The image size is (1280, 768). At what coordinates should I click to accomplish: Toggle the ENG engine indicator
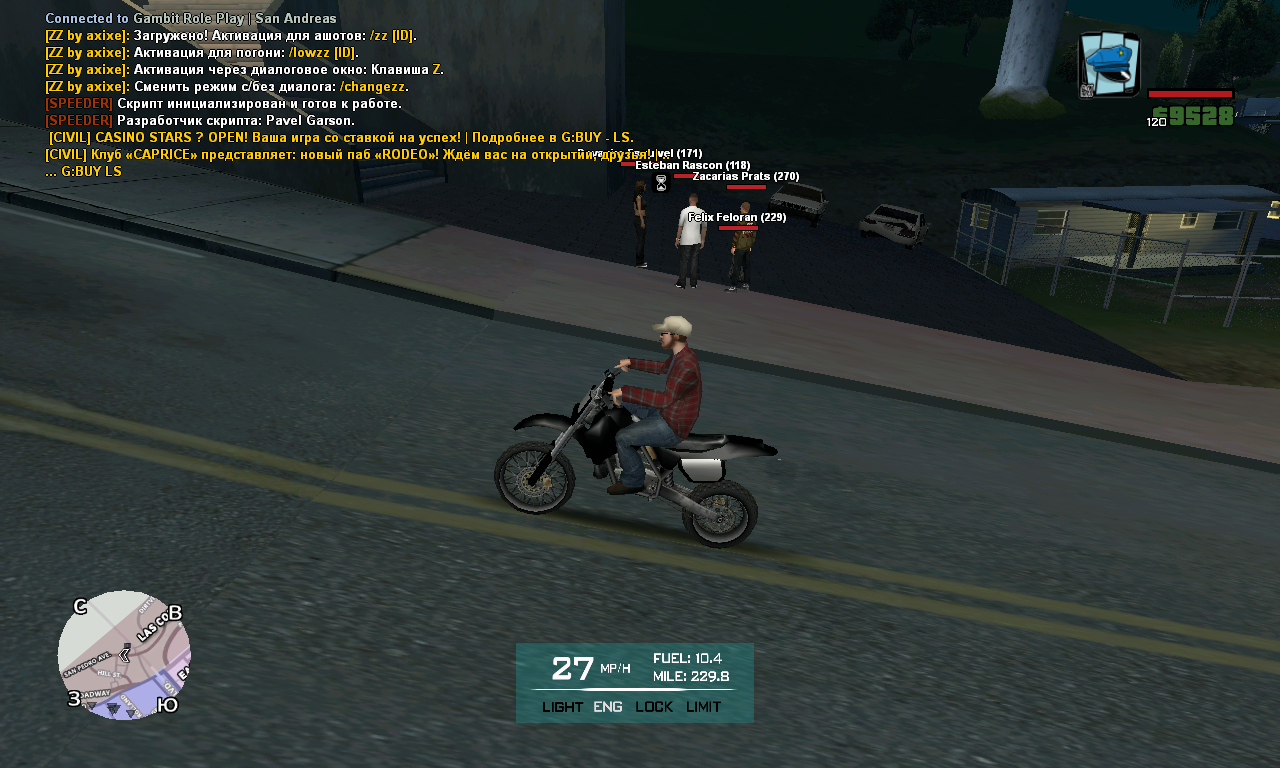click(607, 707)
